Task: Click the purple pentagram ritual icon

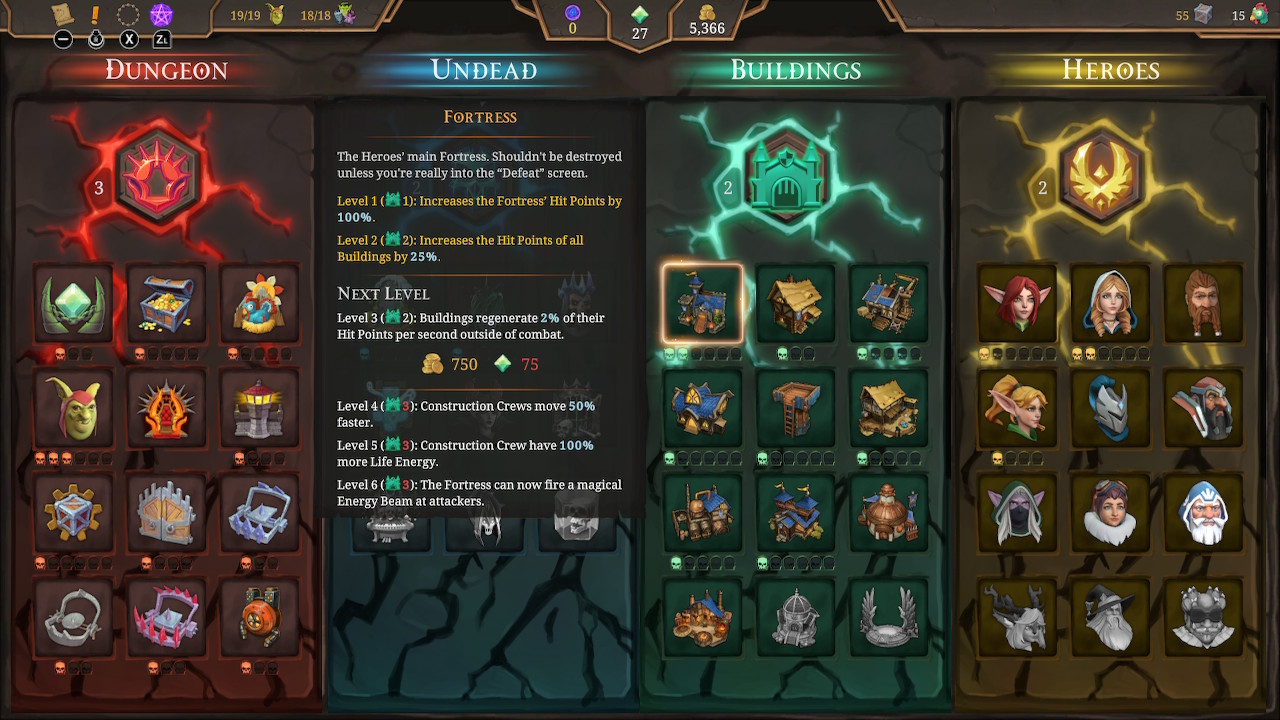Action: coord(163,15)
